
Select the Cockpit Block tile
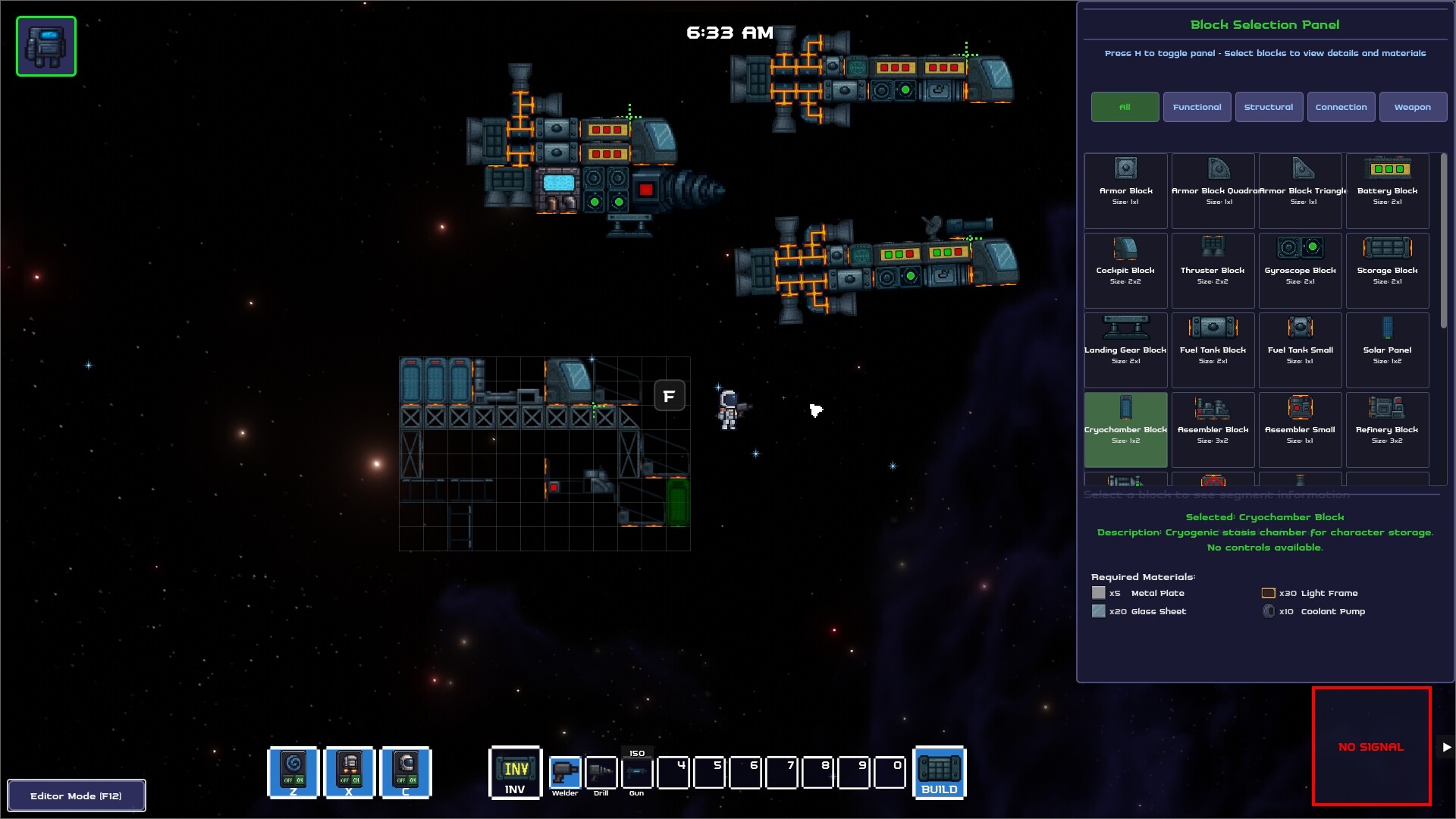pyautogui.click(x=1125, y=270)
